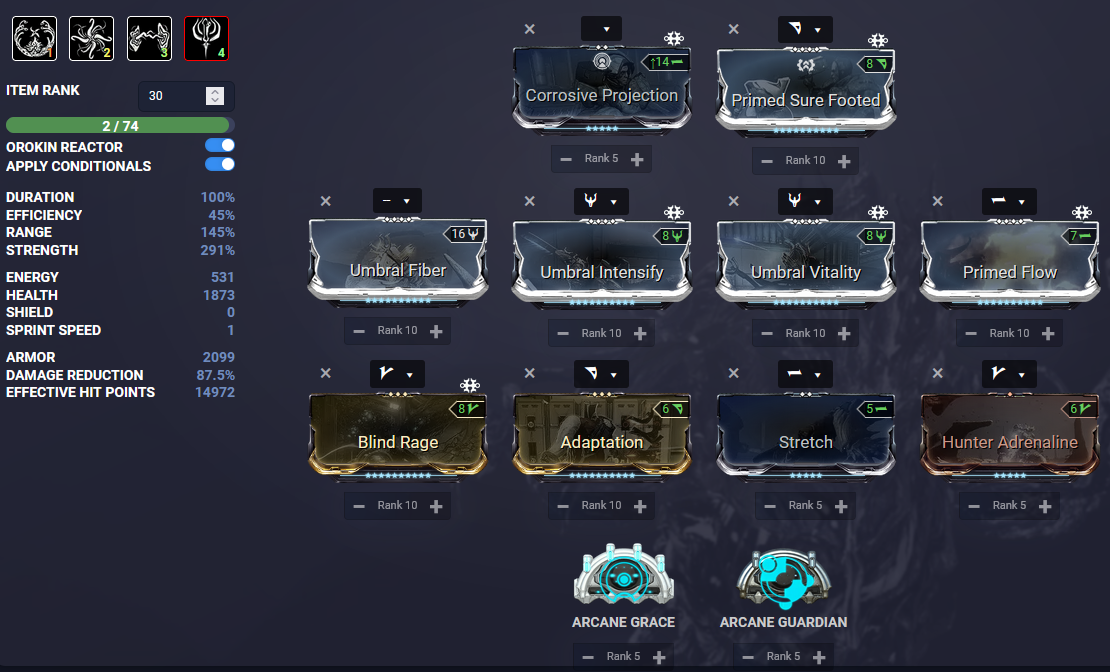Select the Arcane Grace slot

coord(622,580)
